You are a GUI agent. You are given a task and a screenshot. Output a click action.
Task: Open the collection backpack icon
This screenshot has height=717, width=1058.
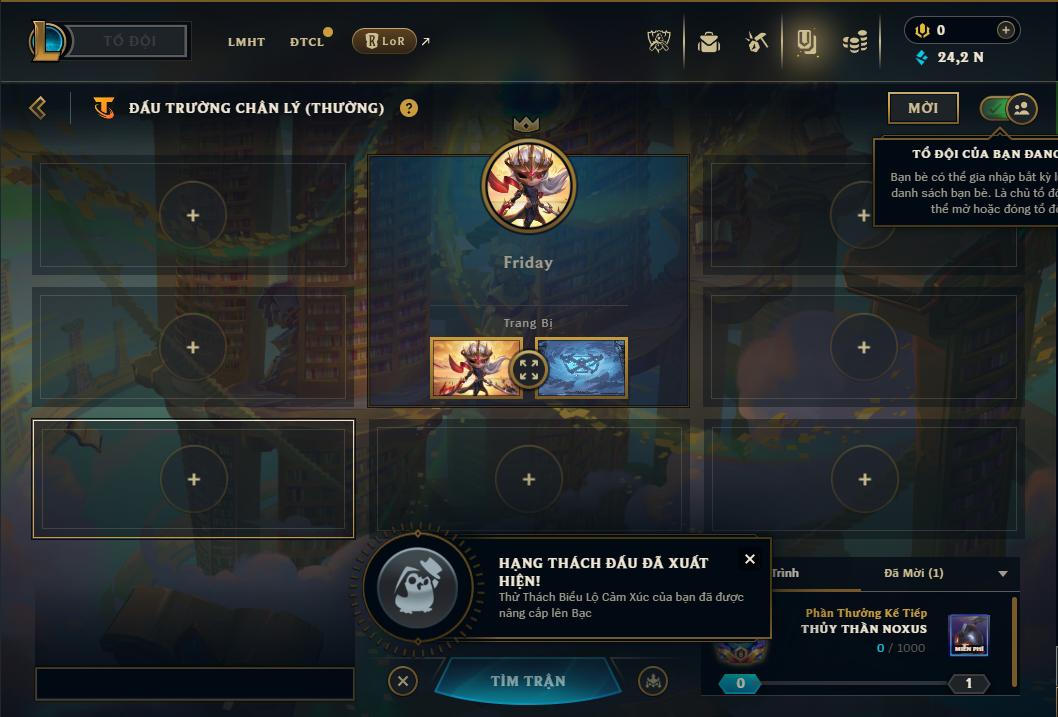[x=709, y=42]
